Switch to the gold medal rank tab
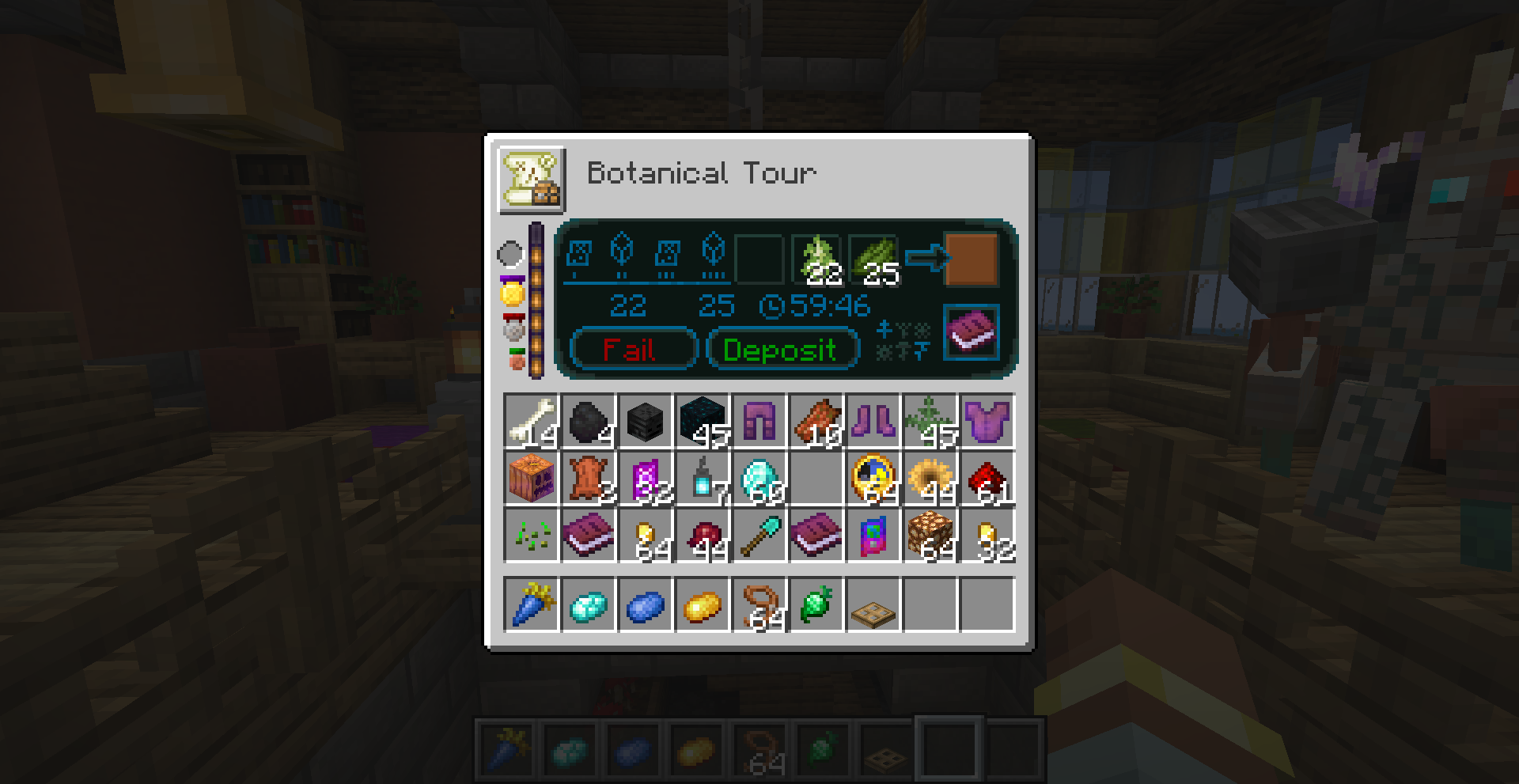 (x=513, y=291)
